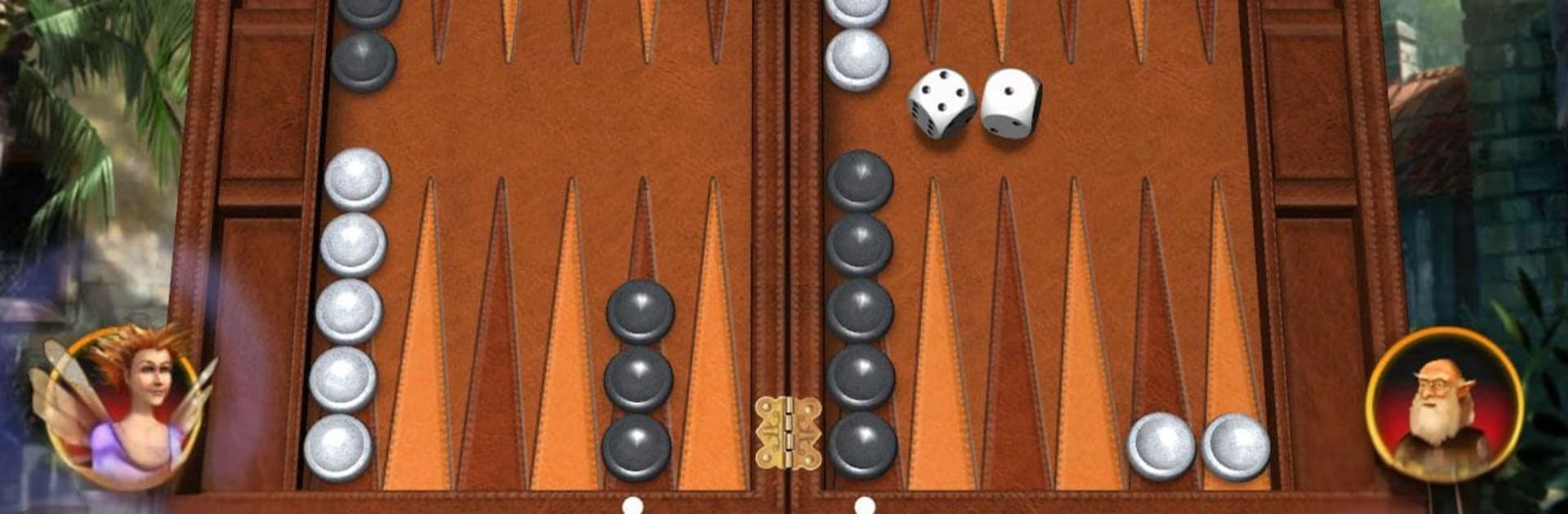
Task: Choose the white checker beside the dice
Action: (857, 59)
